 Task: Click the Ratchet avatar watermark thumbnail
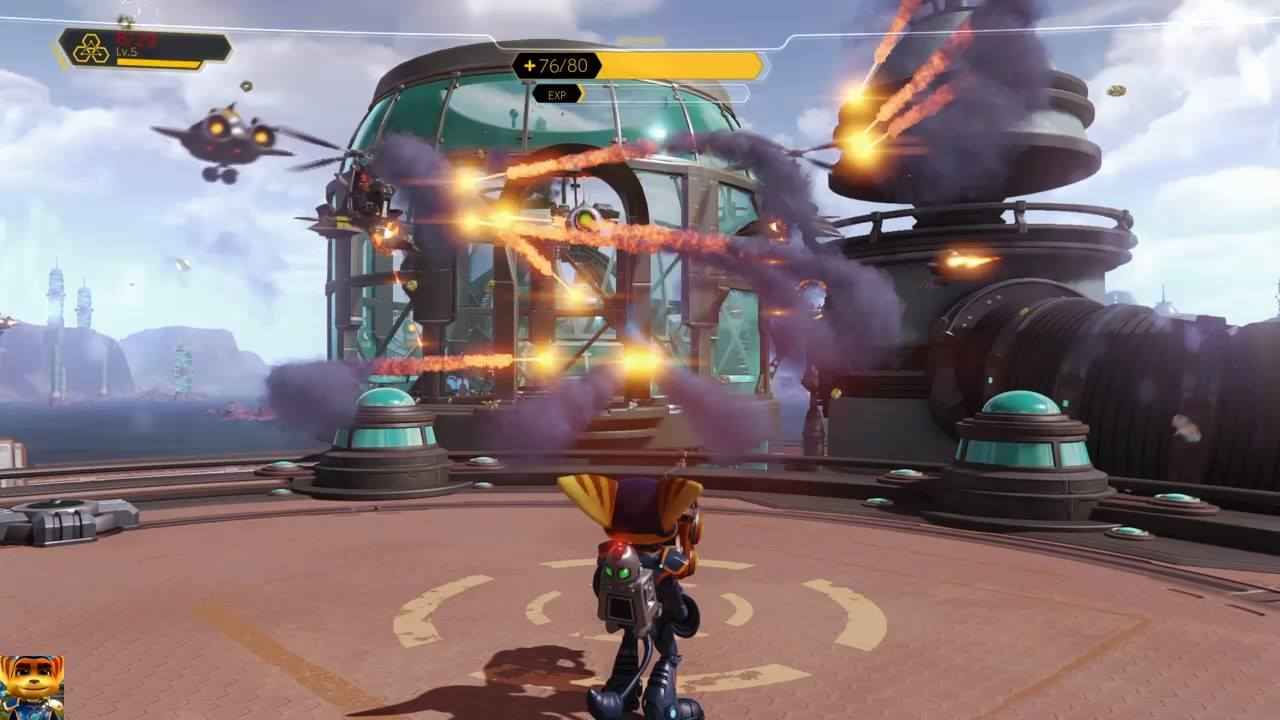coord(31,687)
